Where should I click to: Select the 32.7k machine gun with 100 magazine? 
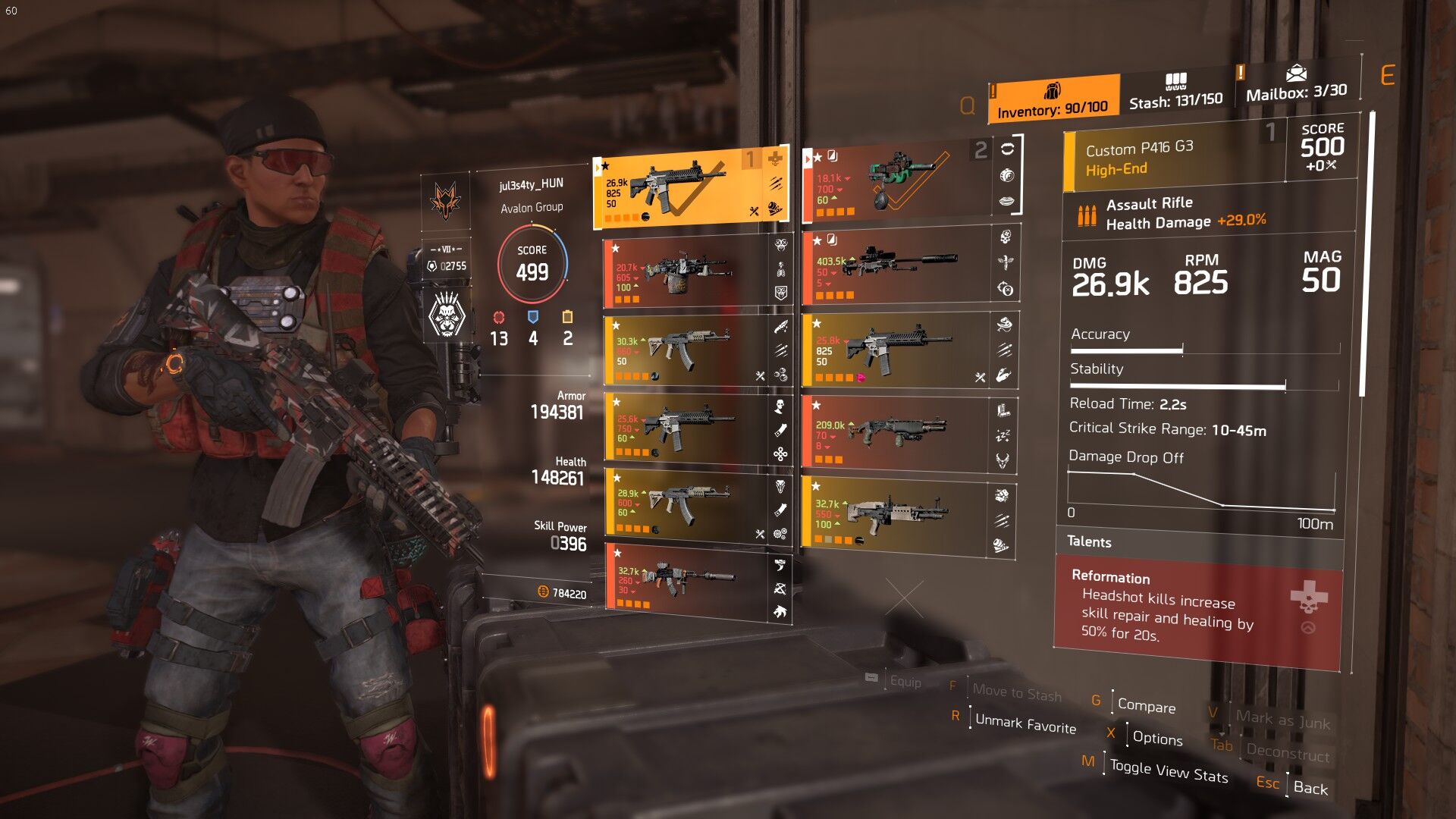pos(895,516)
